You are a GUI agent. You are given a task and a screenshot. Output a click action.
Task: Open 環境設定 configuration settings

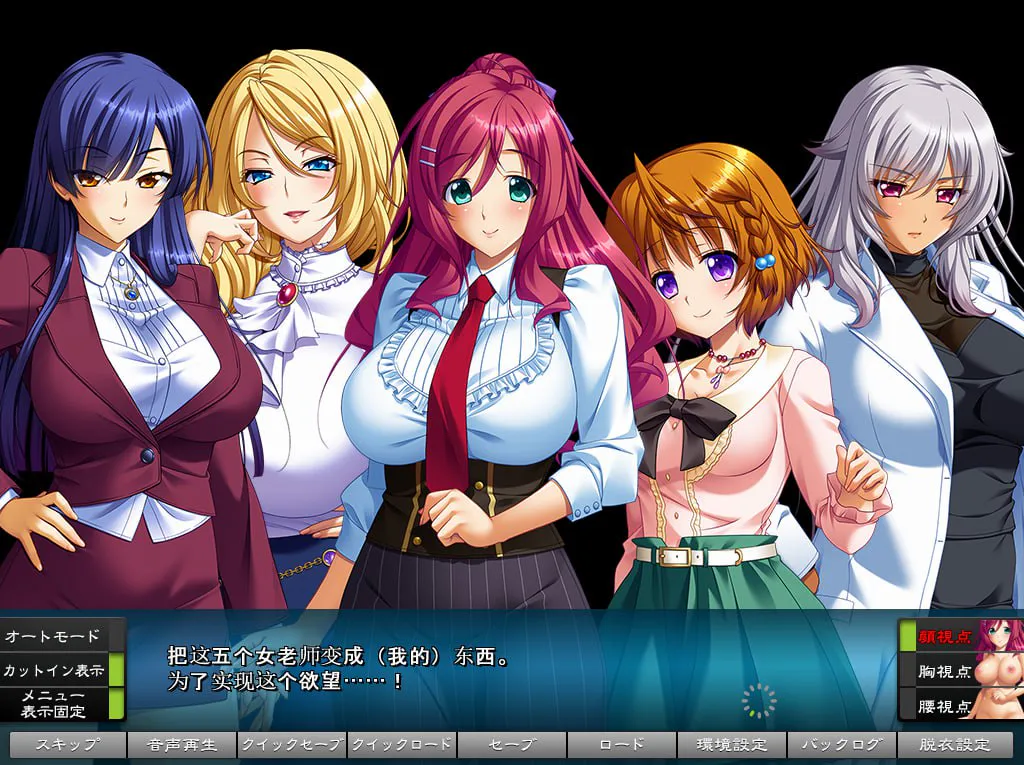pyautogui.click(x=732, y=745)
